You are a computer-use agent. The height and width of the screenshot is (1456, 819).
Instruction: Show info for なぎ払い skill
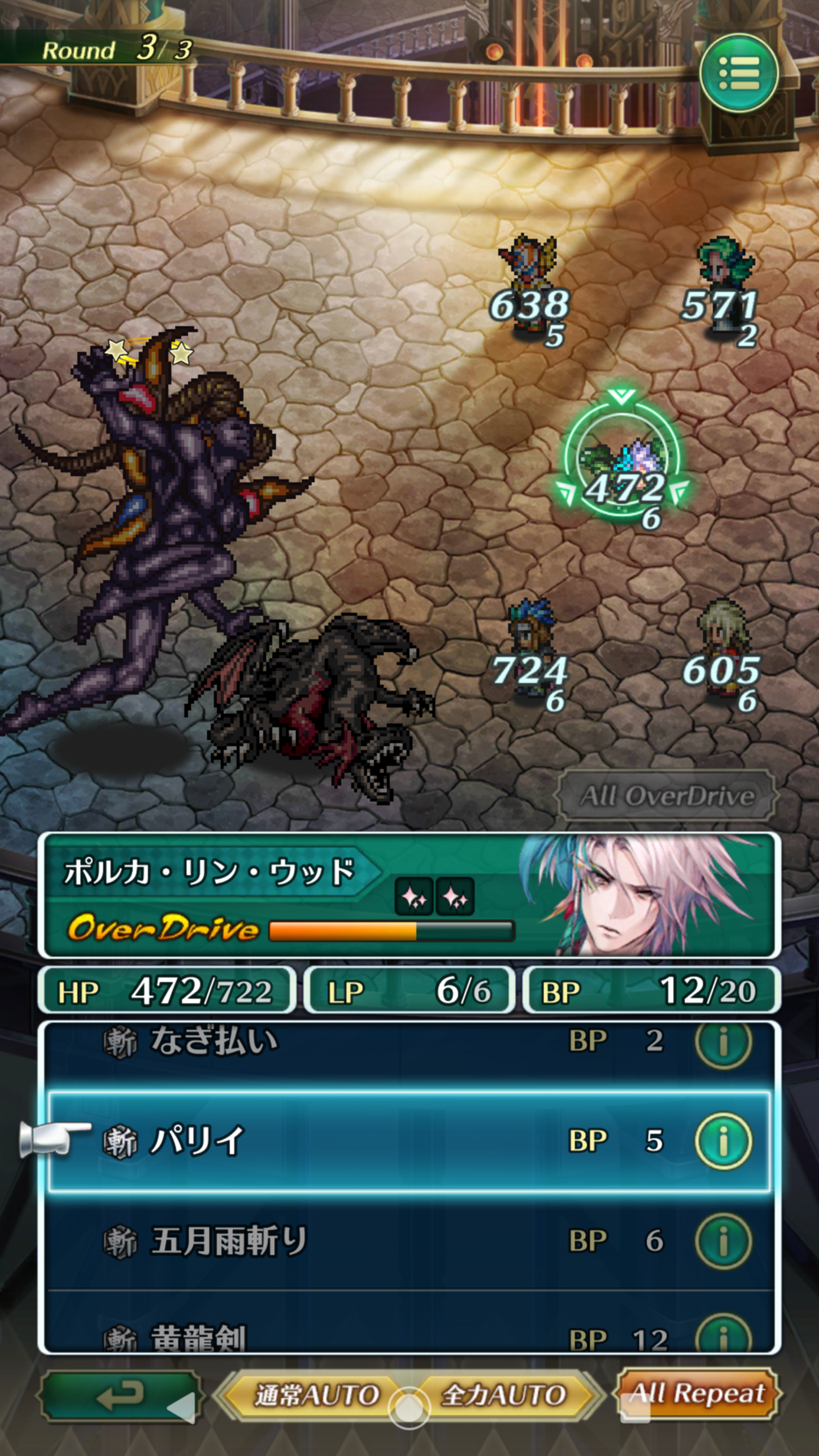pyautogui.click(x=723, y=1042)
